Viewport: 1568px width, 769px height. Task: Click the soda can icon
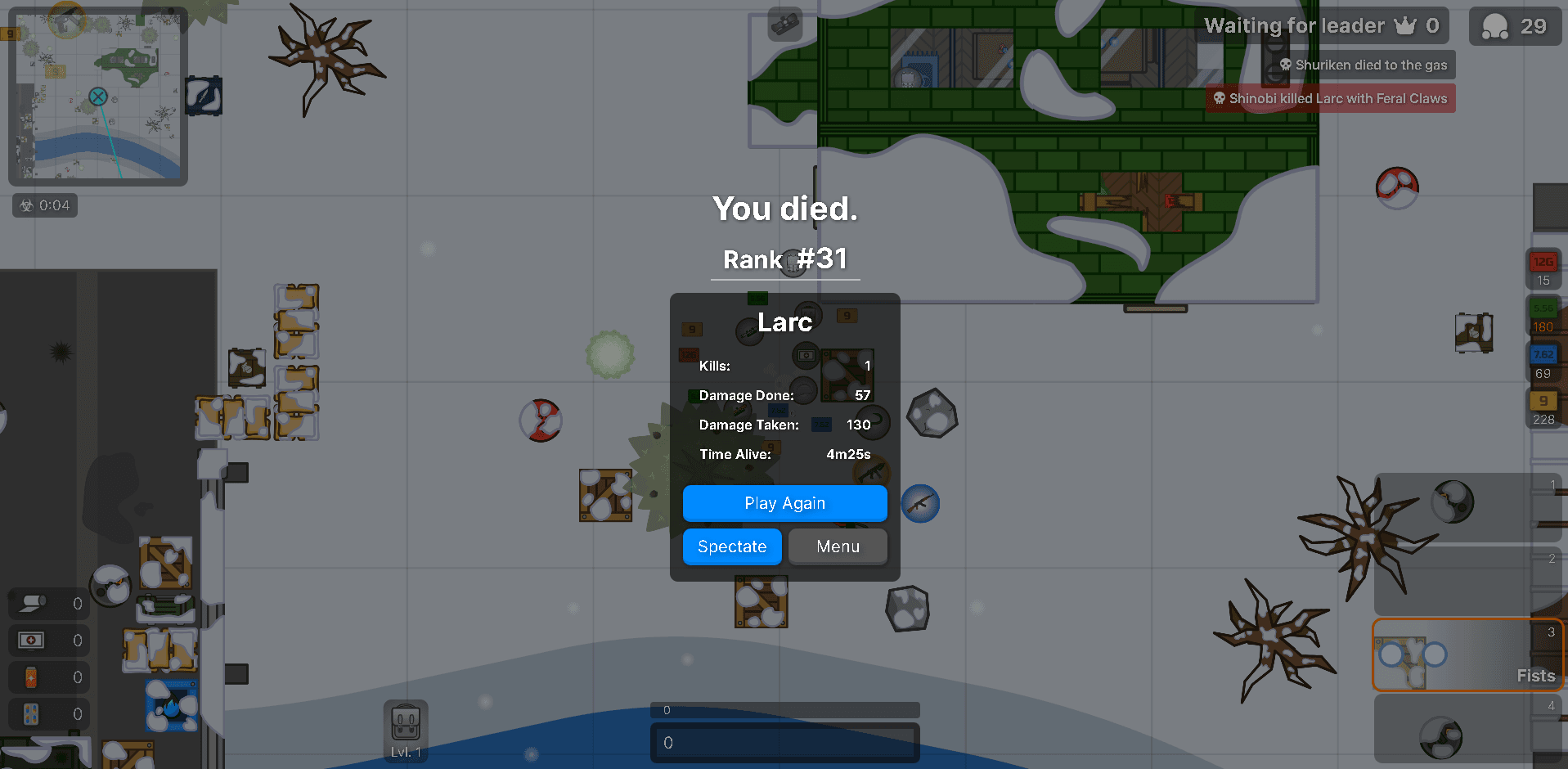tap(30, 677)
